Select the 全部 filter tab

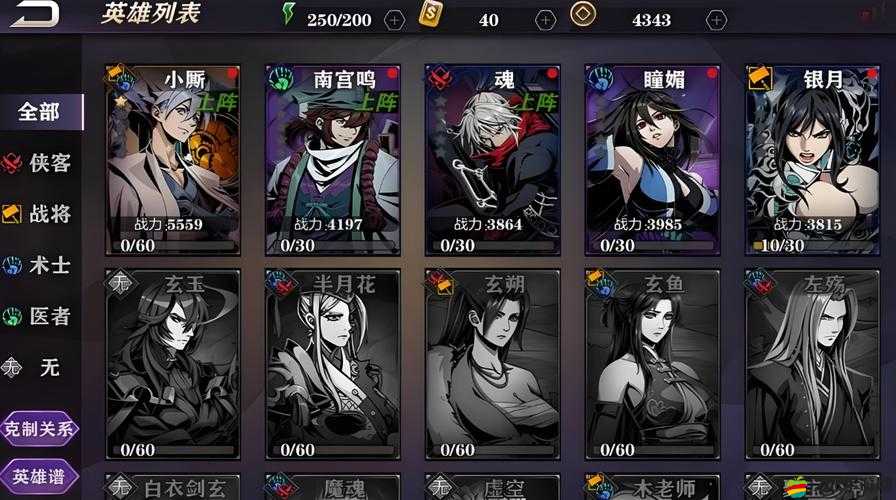point(40,112)
